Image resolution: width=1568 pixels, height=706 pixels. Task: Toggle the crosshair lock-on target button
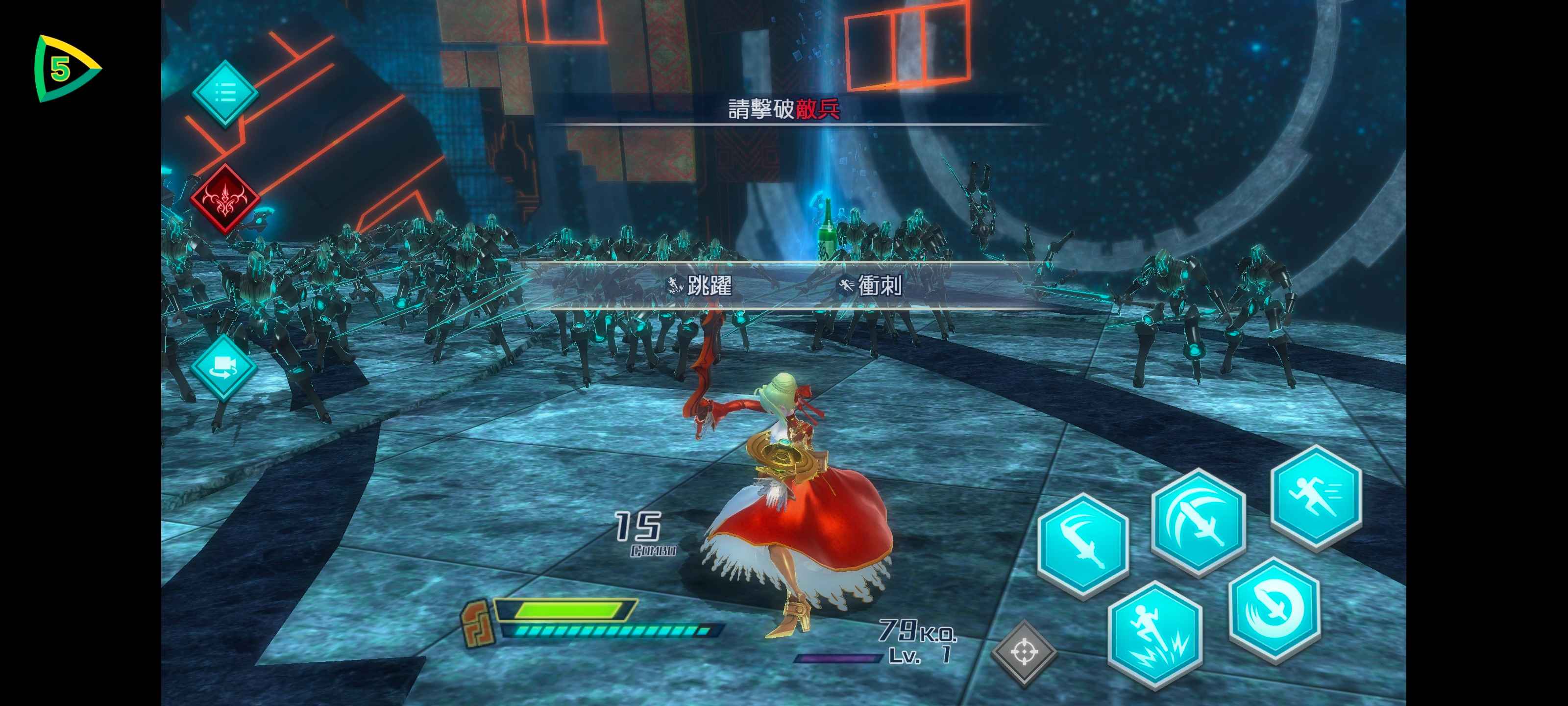click(x=1024, y=653)
